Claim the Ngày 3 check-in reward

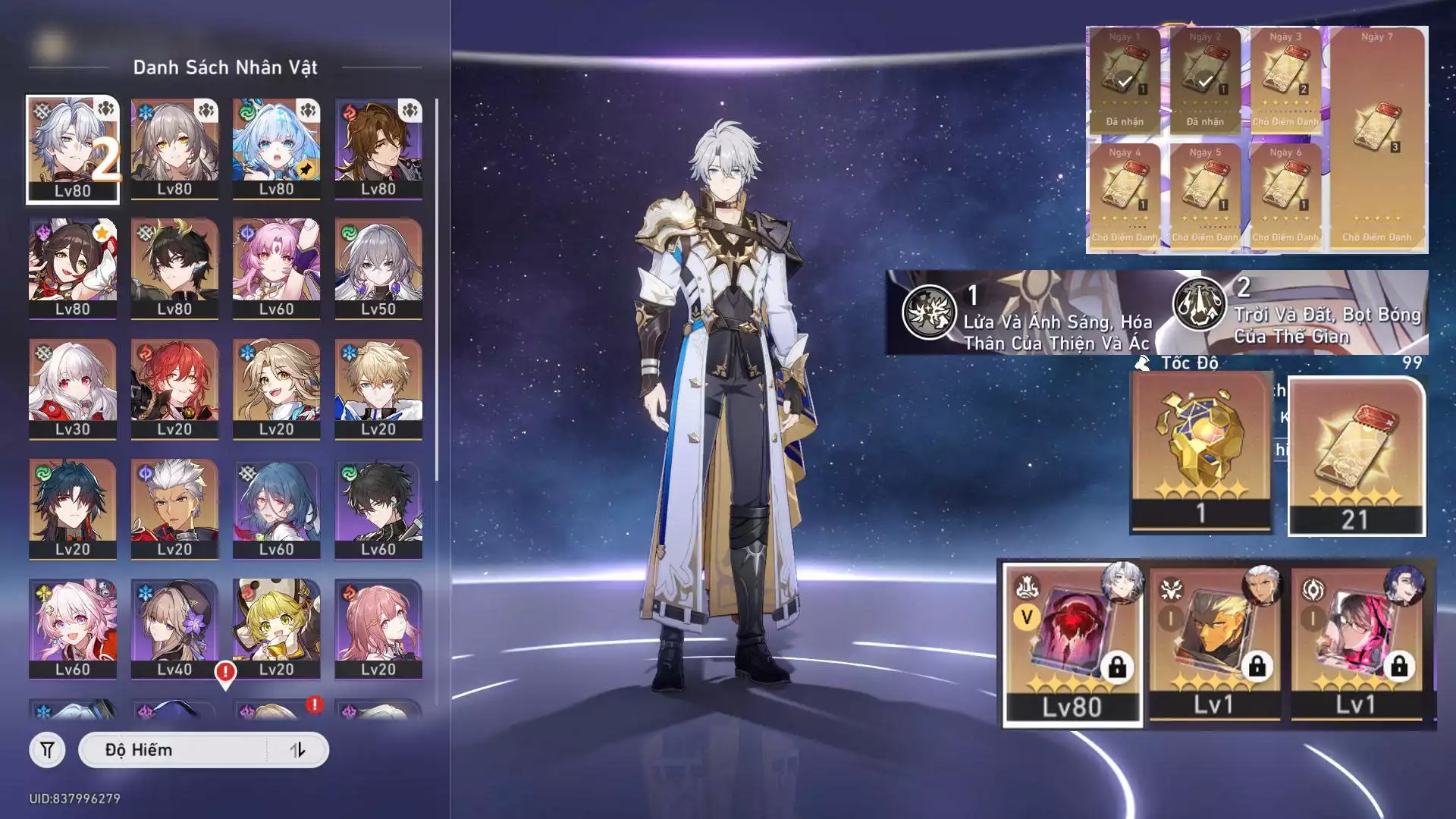pos(1285,80)
